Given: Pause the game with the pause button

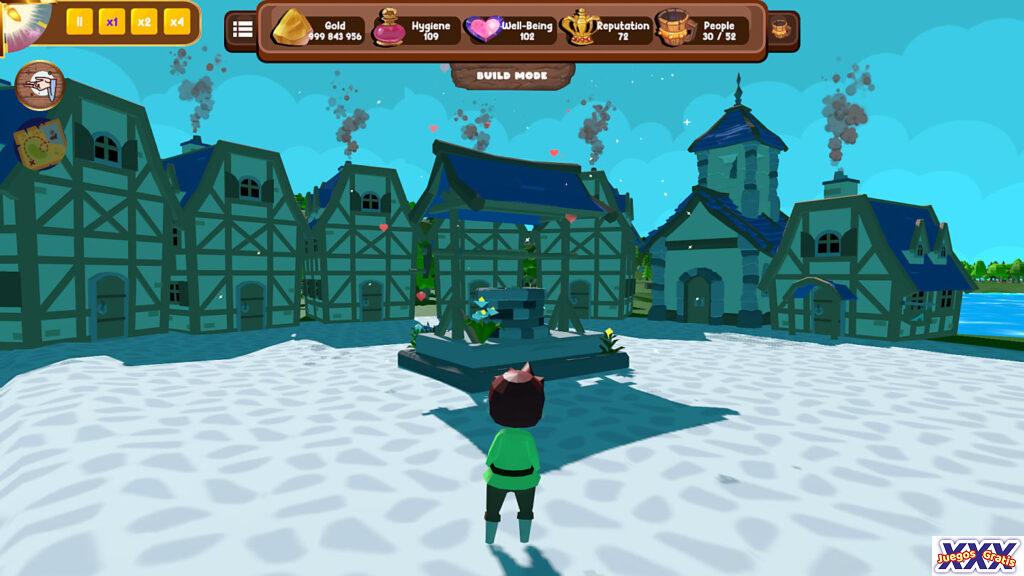Looking at the screenshot, I should [x=79, y=22].
